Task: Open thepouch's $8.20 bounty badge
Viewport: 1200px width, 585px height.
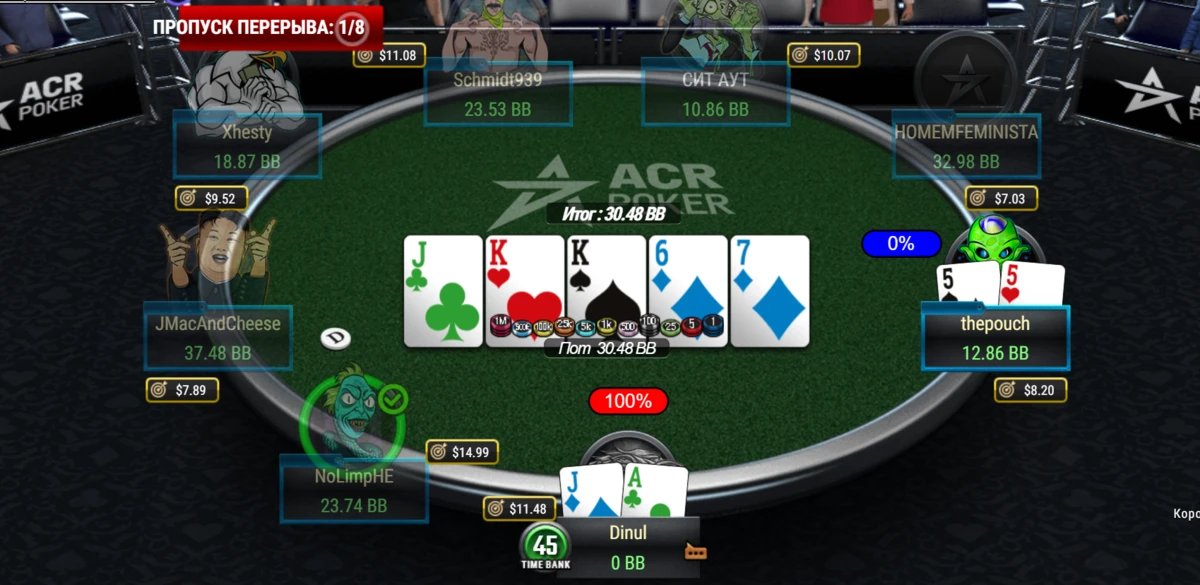Action: (1030, 390)
